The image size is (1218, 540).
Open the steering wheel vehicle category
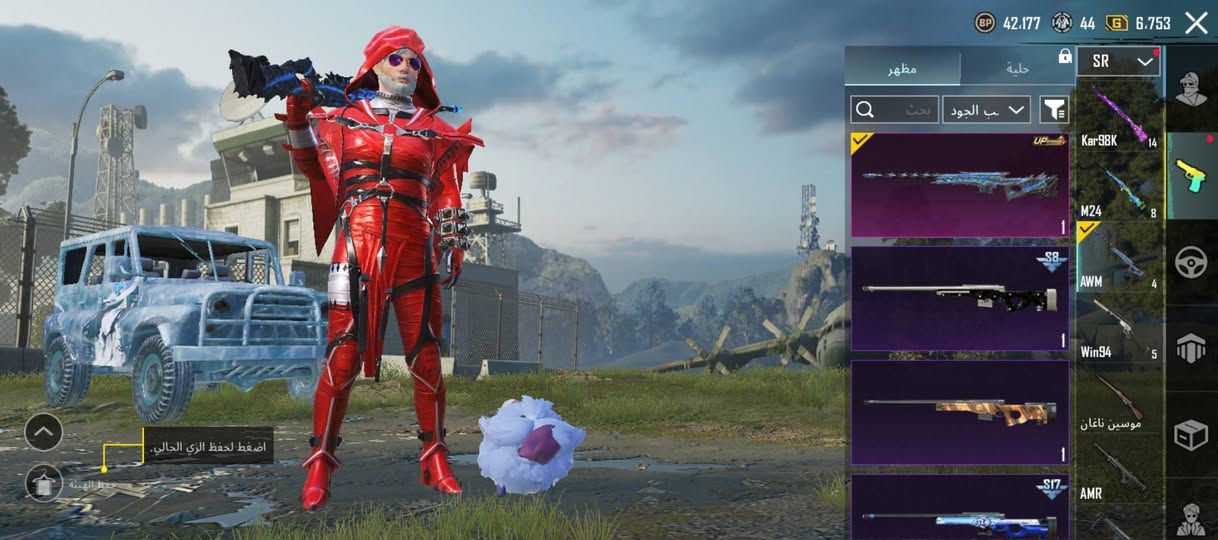coord(1191,262)
